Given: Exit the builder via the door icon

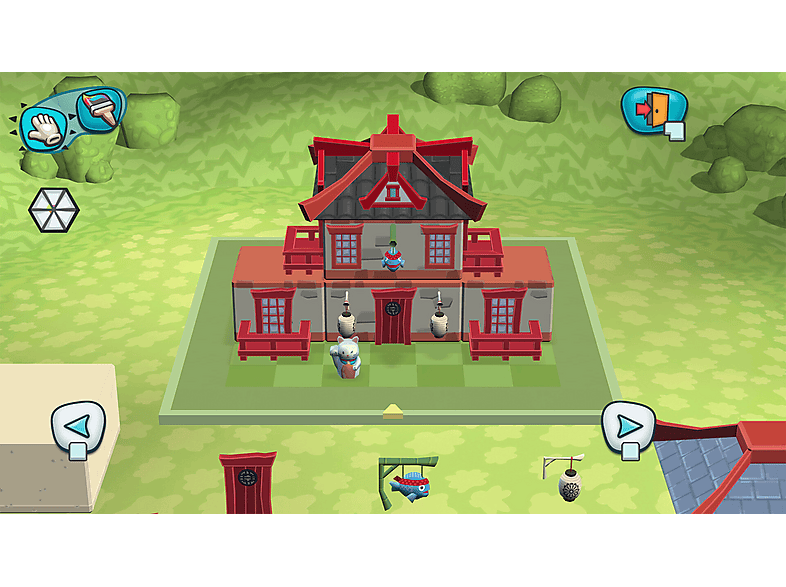Looking at the screenshot, I should coord(653,109).
